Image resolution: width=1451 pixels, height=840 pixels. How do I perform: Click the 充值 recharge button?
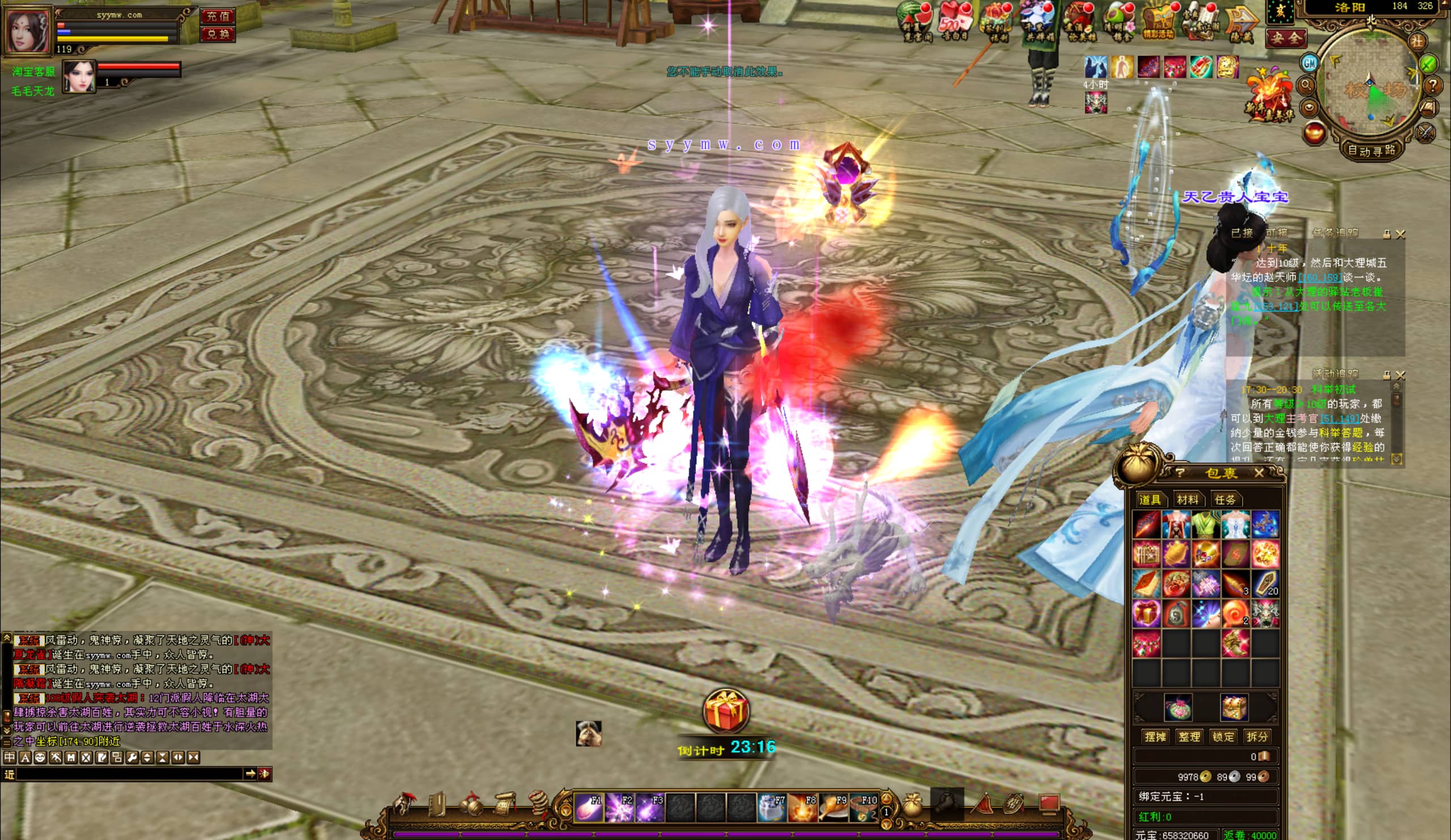218,16
